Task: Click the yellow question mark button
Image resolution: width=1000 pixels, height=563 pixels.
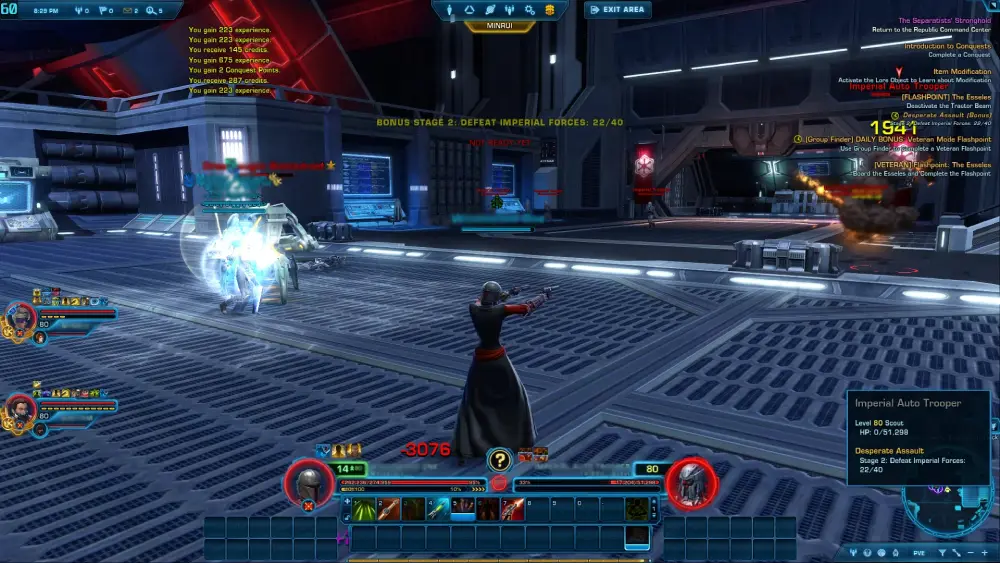Action: 500,460
